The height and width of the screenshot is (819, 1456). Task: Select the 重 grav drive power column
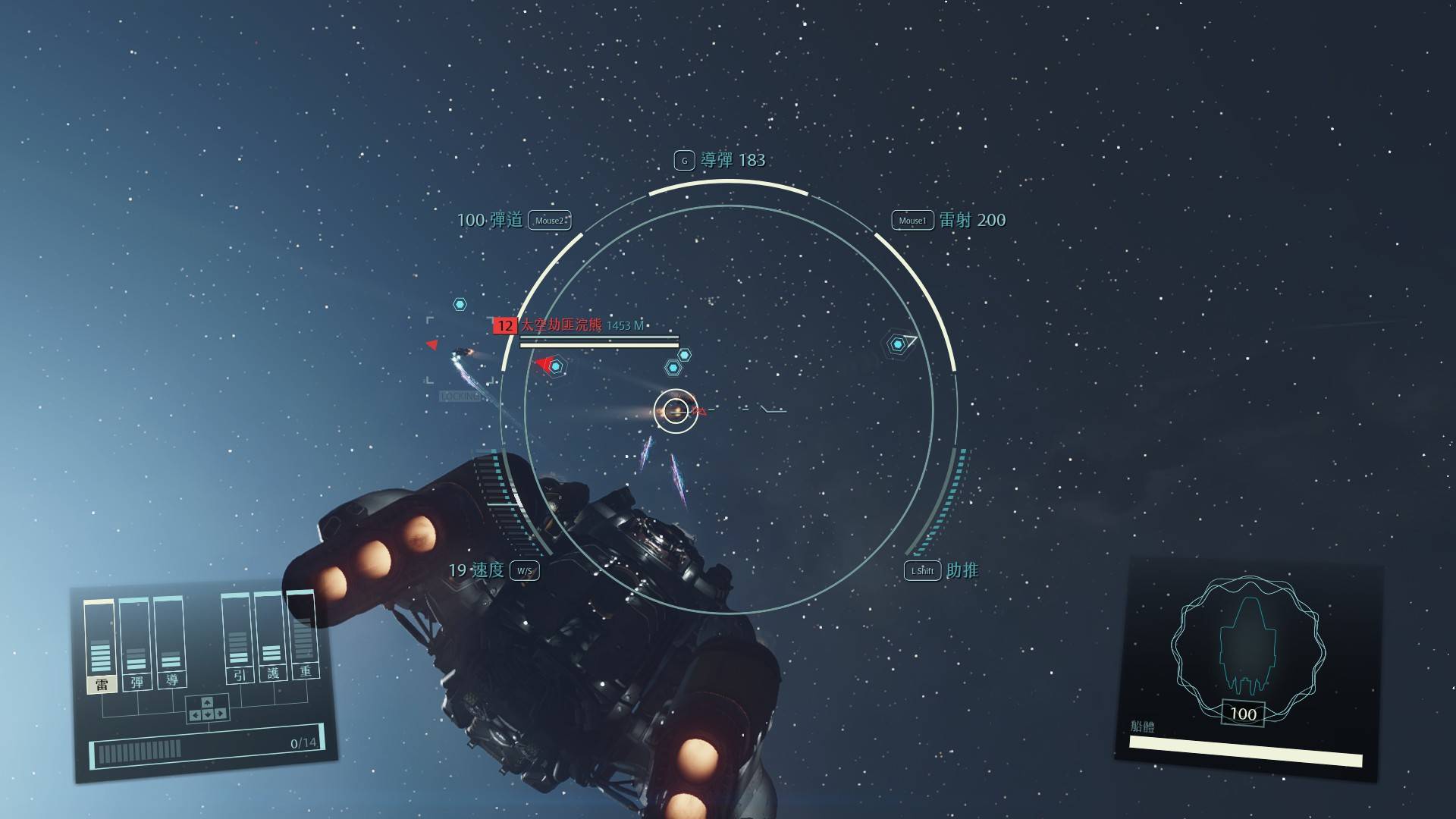coord(304,635)
